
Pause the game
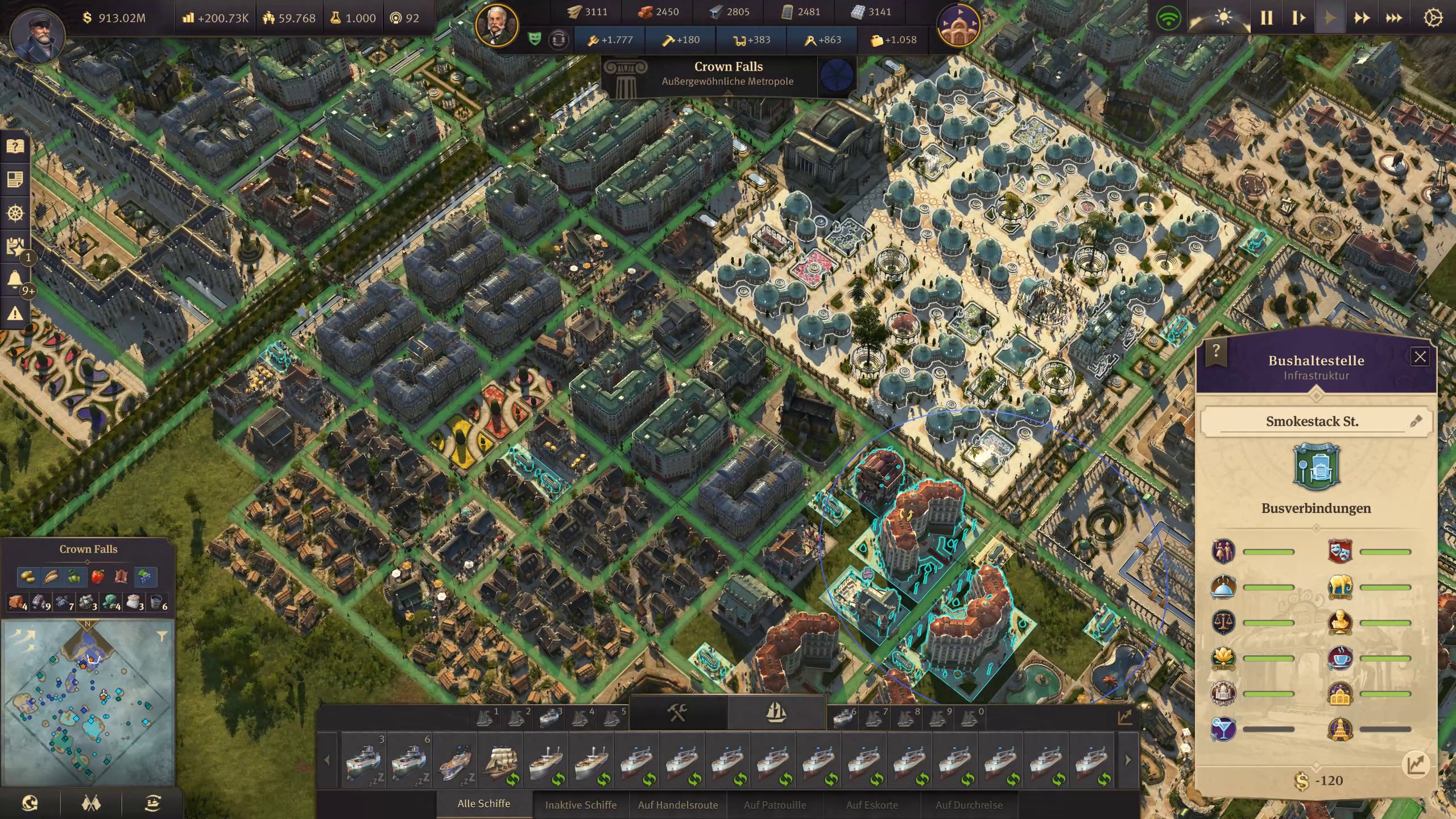[1266, 18]
